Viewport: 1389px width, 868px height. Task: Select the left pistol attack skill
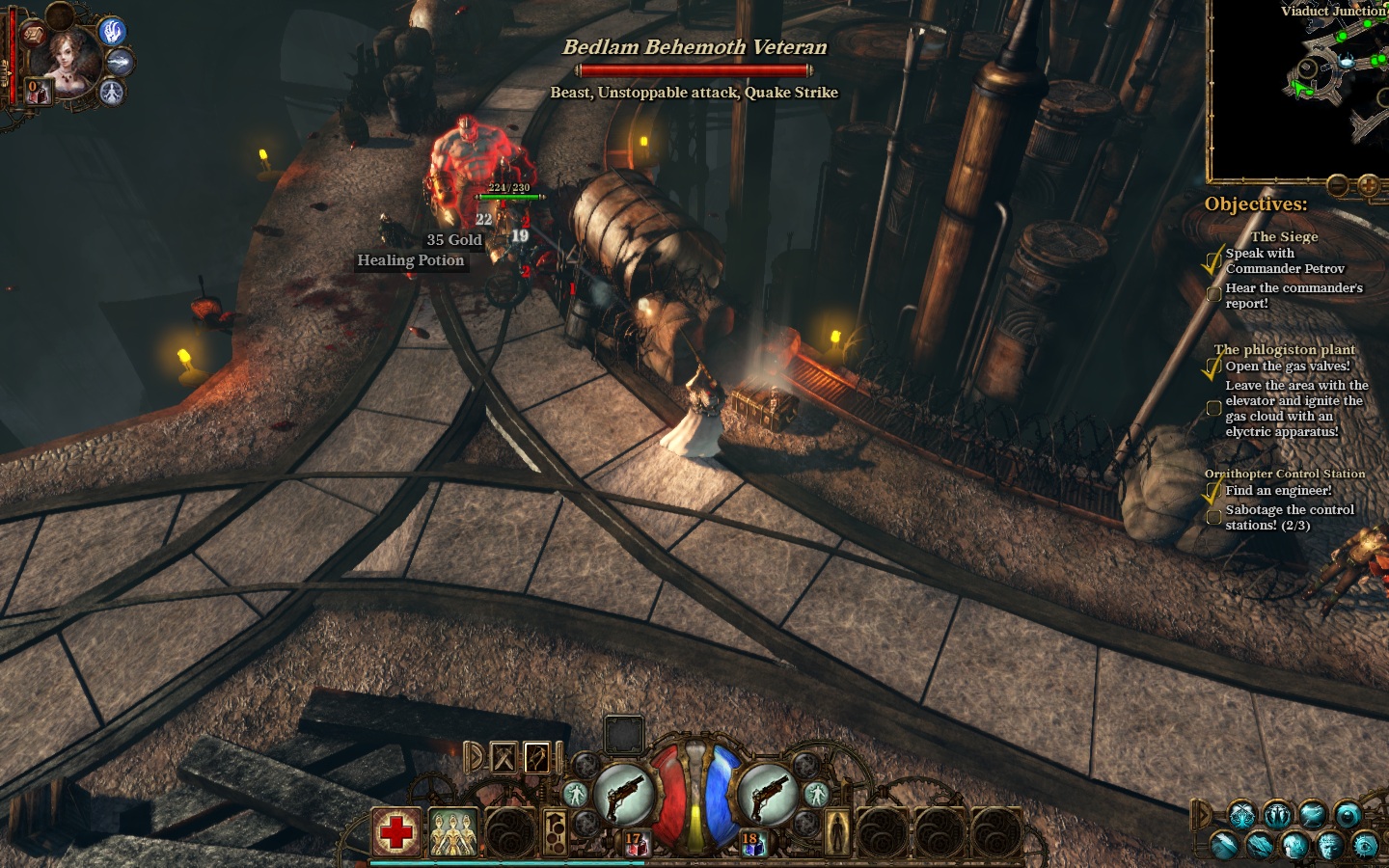623,796
